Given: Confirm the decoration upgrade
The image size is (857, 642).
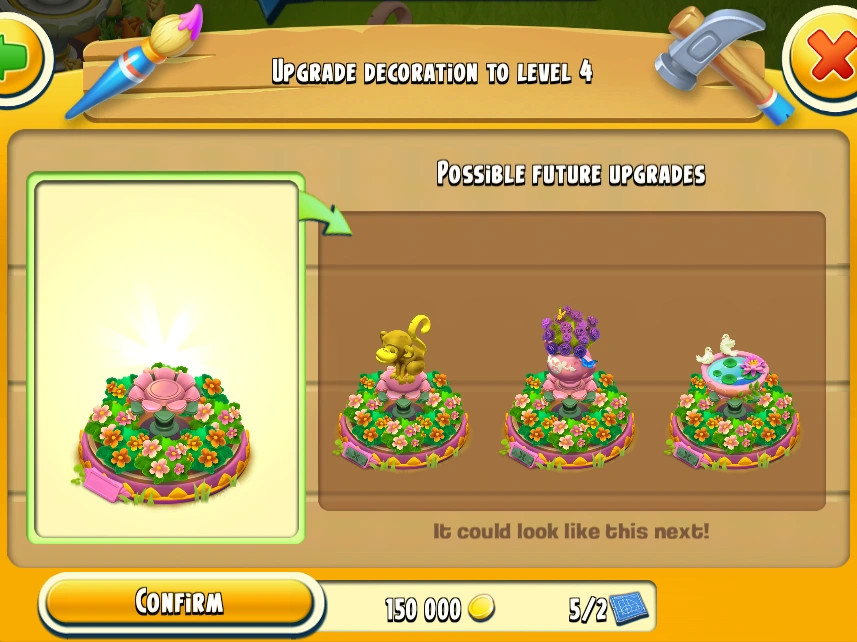Looking at the screenshot, I should pyautogui.click(x=179, y=602).
